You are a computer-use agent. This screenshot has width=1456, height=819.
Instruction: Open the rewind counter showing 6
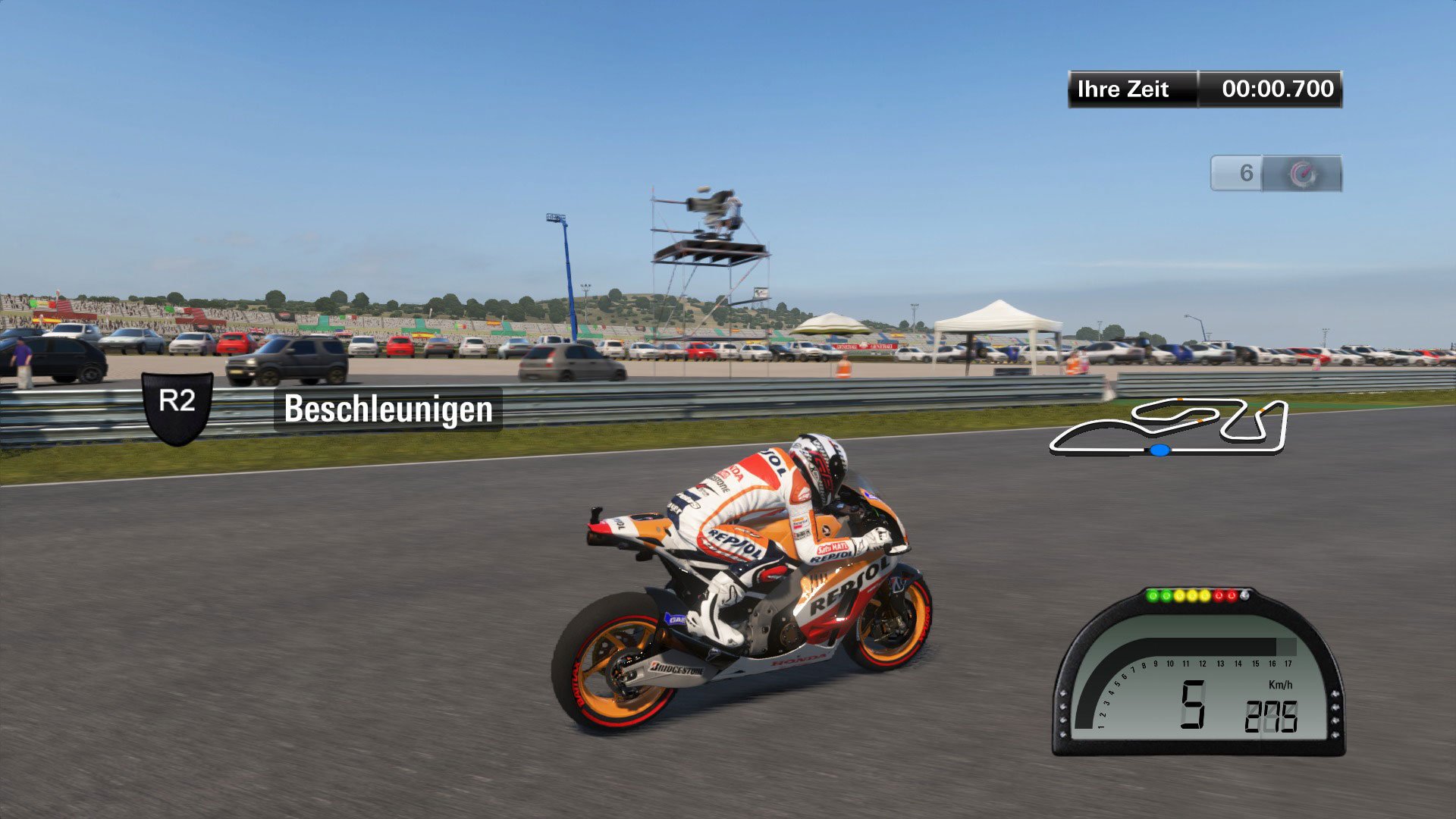pyautogui.click(x=1247, y=173)
